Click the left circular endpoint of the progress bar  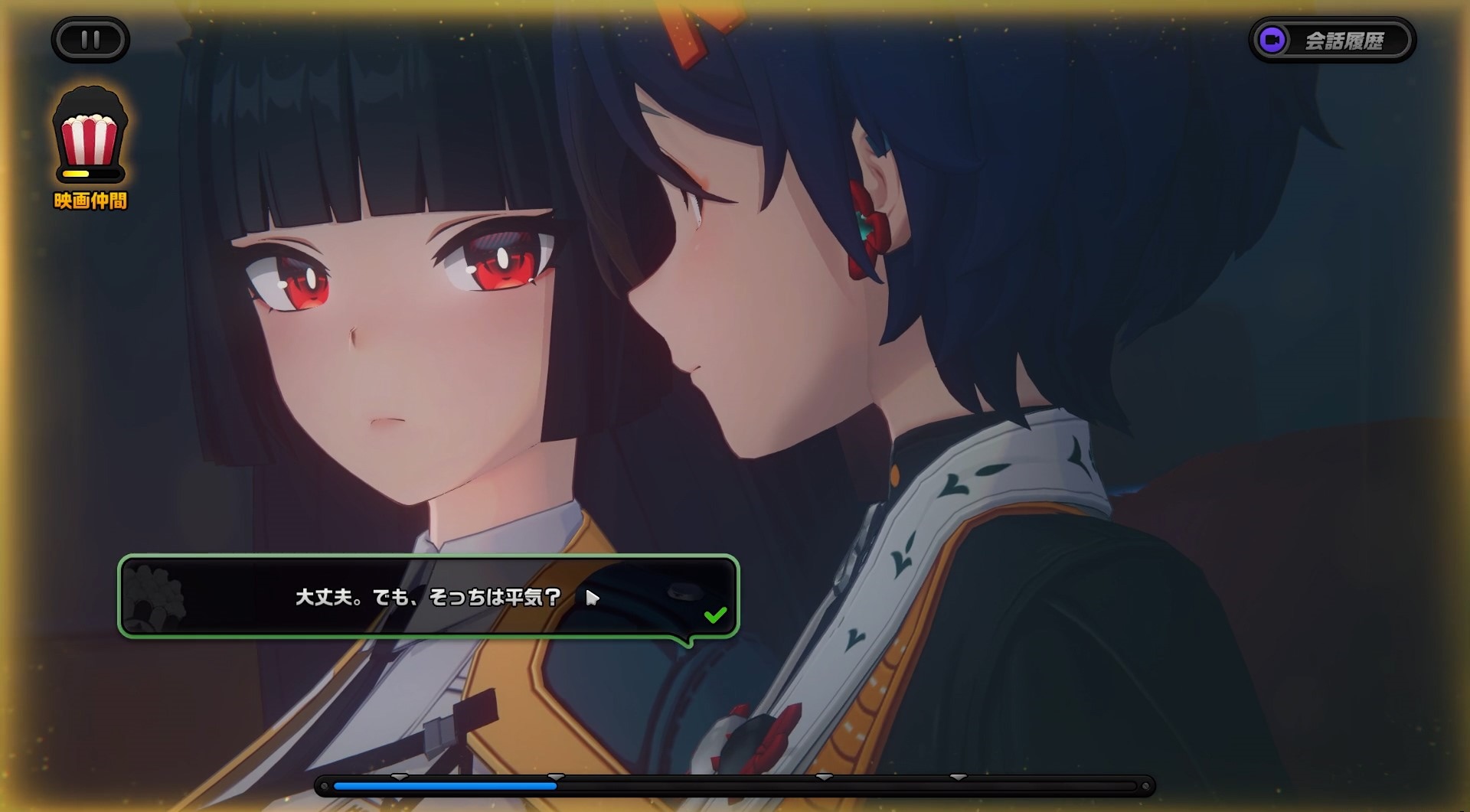(x=324, y=784)
